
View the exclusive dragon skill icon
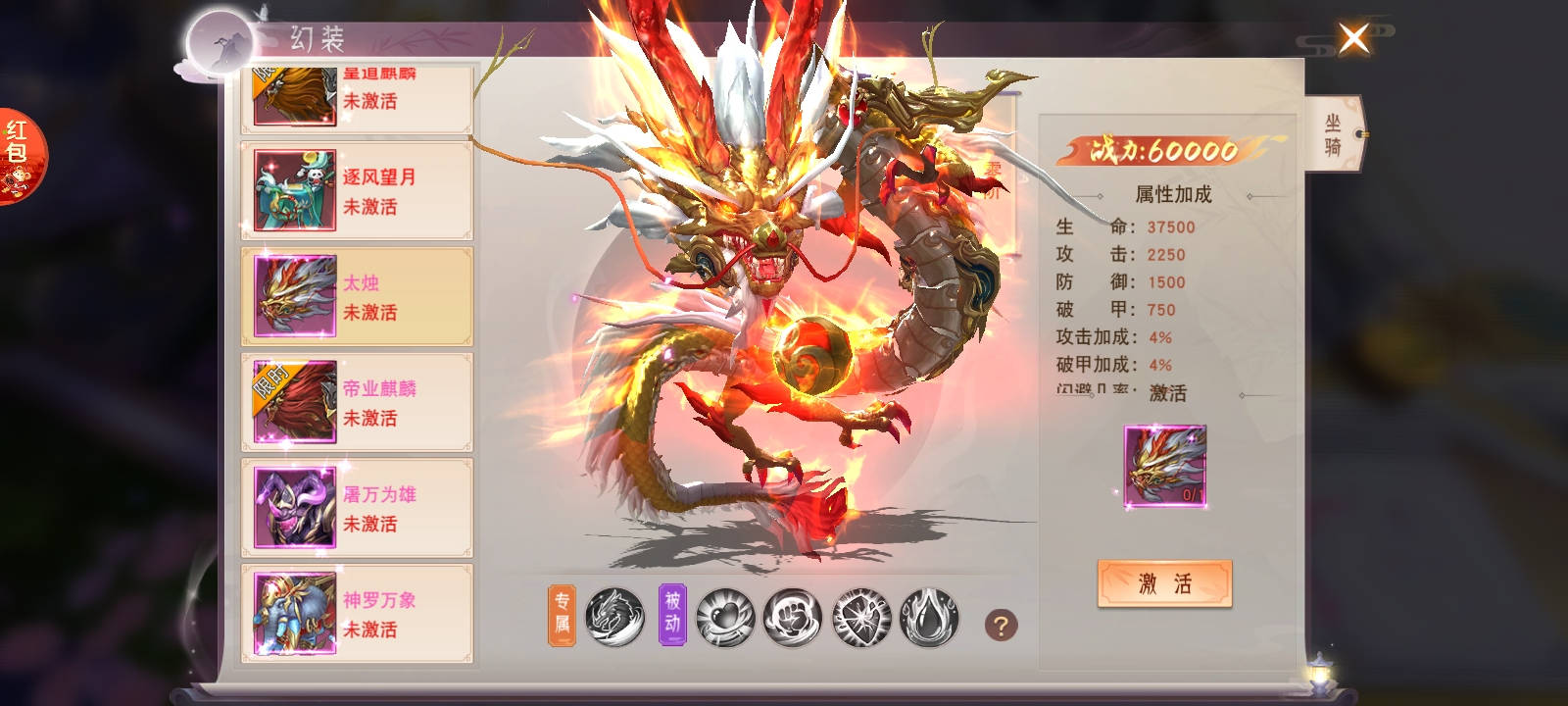614,617
